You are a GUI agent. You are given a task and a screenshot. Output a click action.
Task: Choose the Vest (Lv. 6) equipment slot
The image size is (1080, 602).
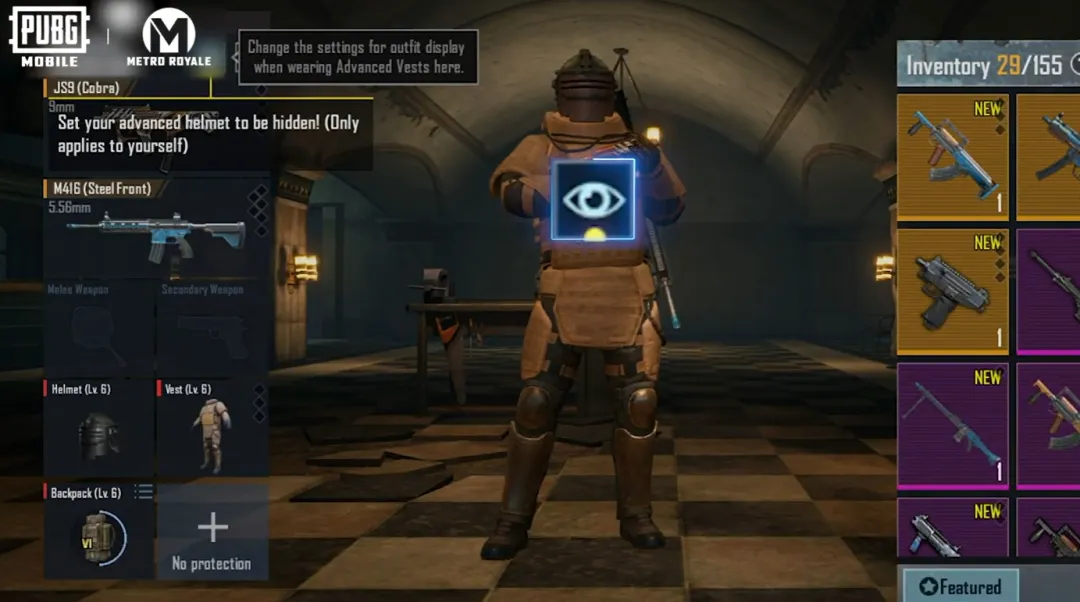pos(211,428)
